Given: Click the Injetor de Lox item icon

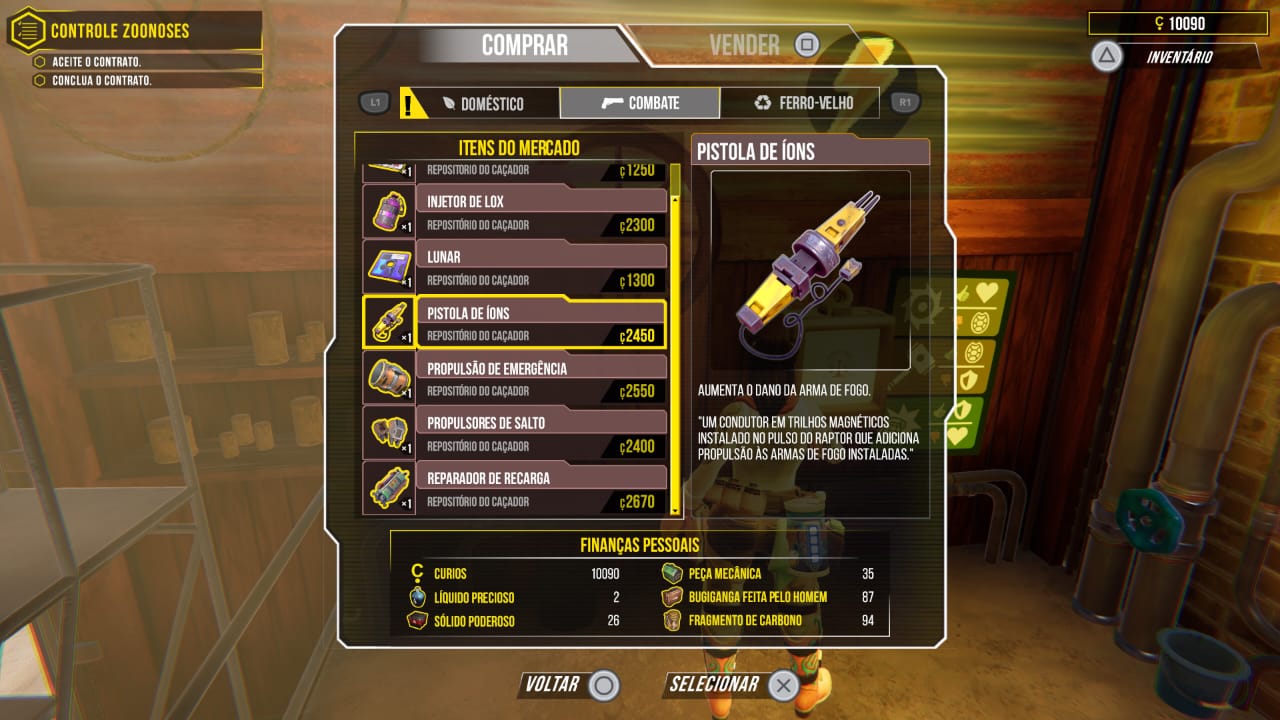Looking at the screenshot, I should pos(388,210).
